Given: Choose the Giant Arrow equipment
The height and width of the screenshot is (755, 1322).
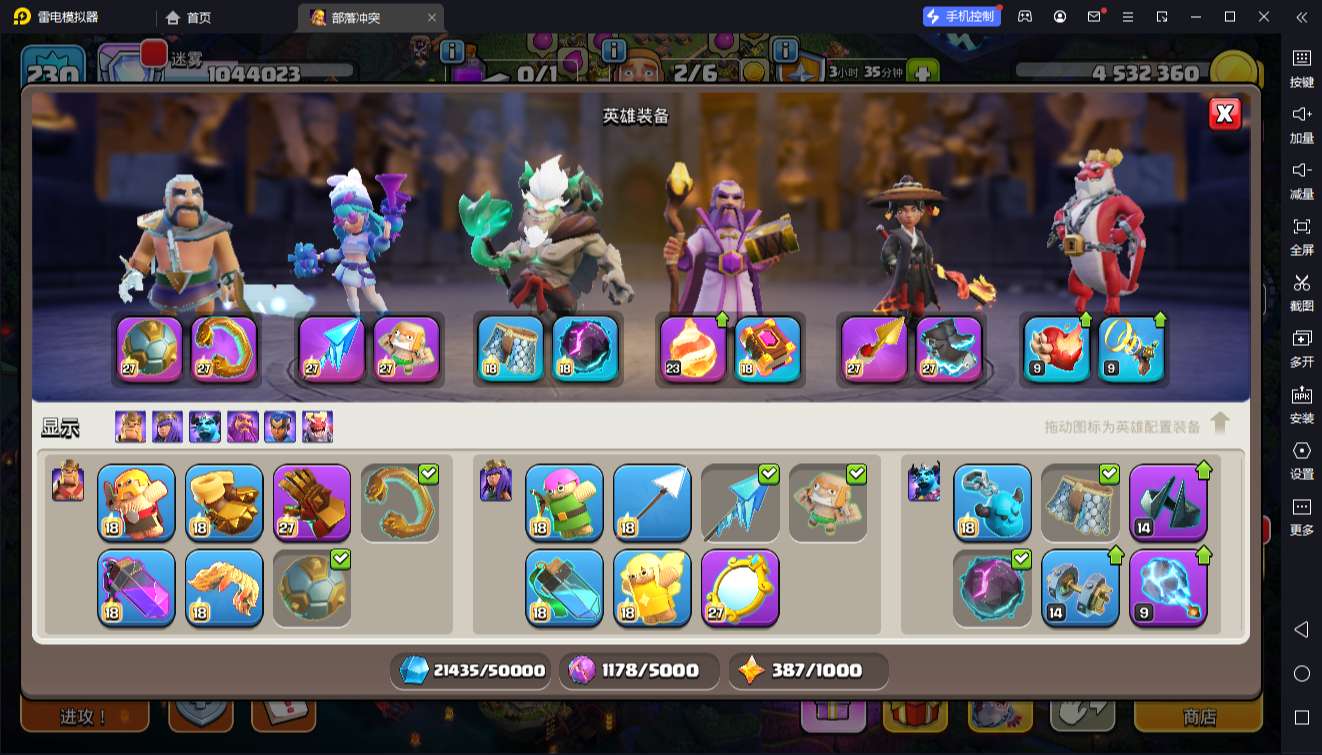Looking at the screenshot, I should tap(652, 502).
